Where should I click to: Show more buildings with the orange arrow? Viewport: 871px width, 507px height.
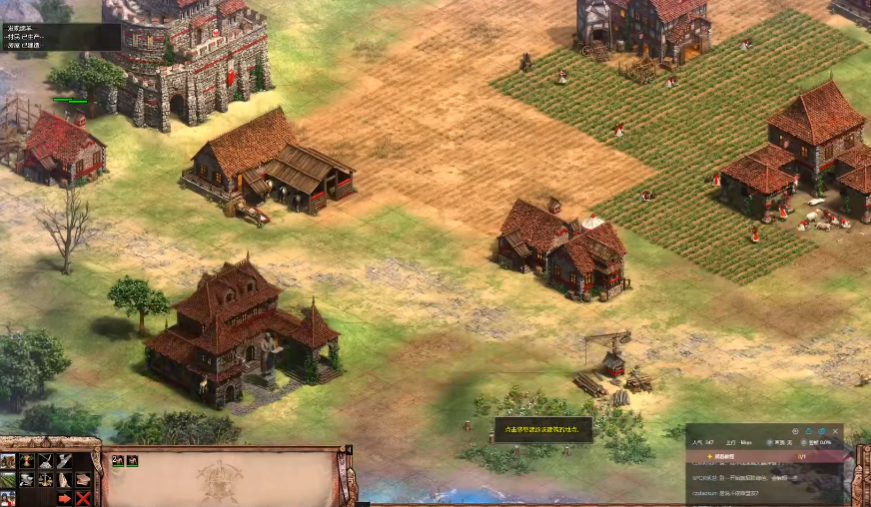tap(65, 498)
